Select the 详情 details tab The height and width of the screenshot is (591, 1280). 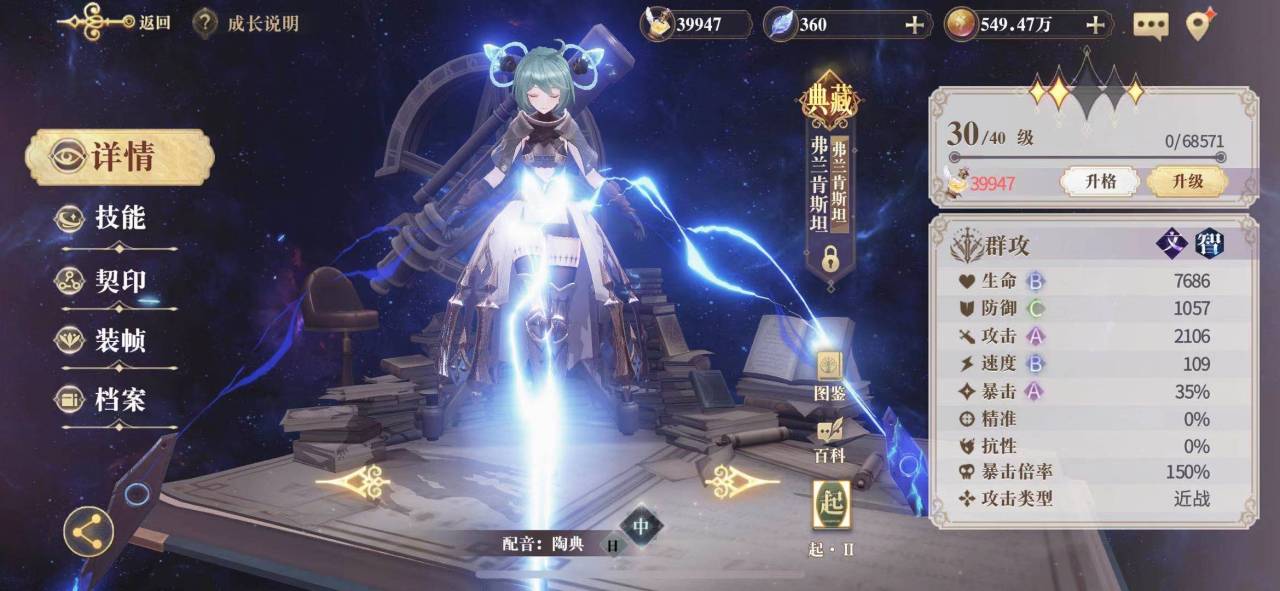pyautogui.click(x=120, y=157)
